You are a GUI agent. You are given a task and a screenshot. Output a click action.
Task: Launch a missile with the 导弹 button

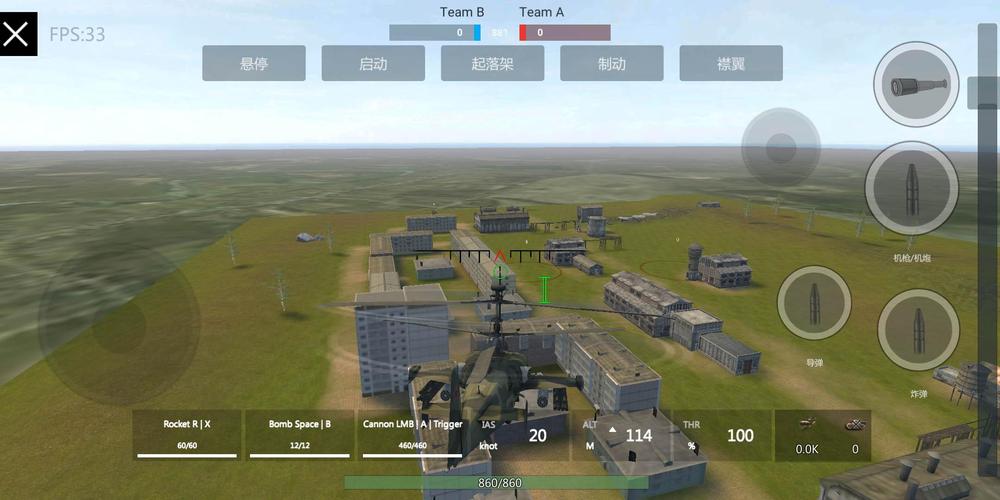pos(814,303)
